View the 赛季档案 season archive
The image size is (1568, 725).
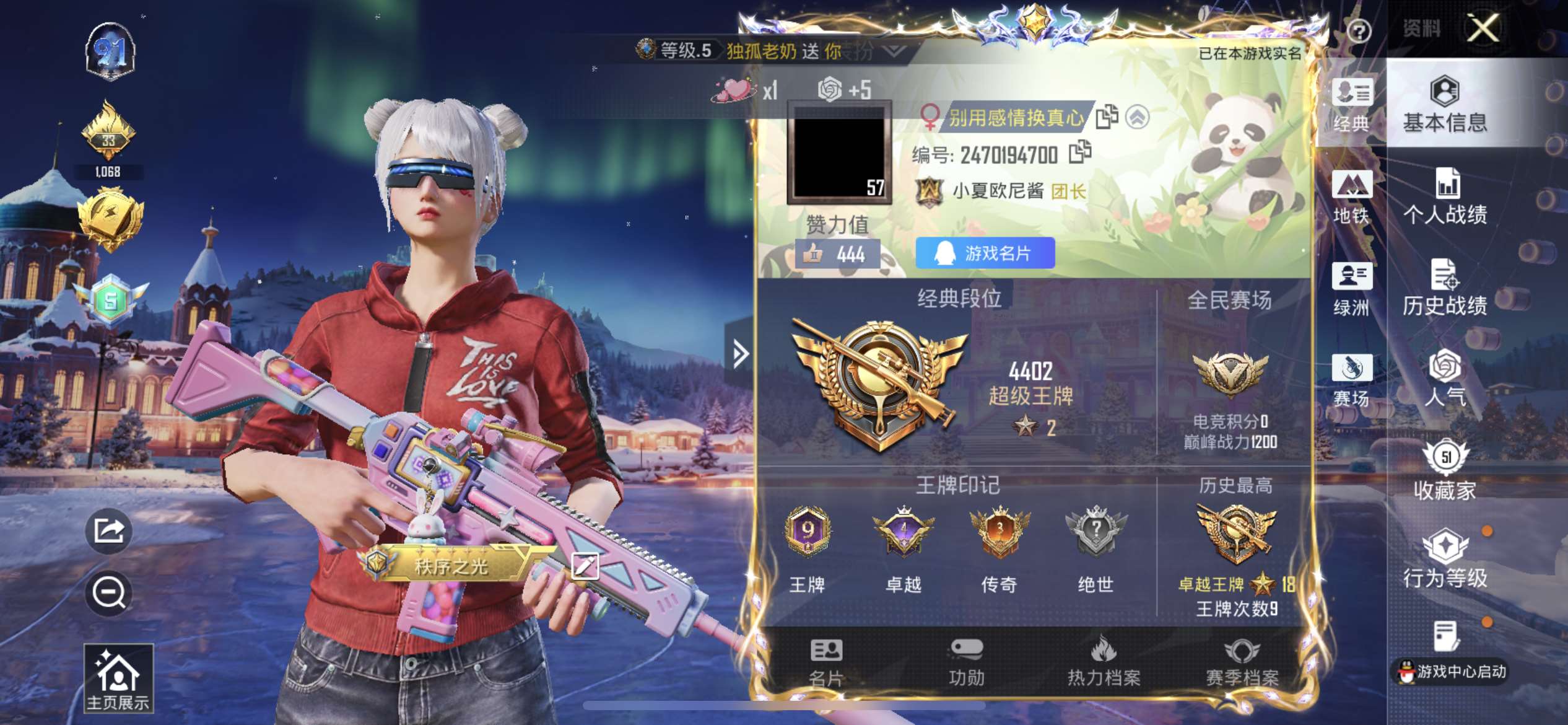1242,663
